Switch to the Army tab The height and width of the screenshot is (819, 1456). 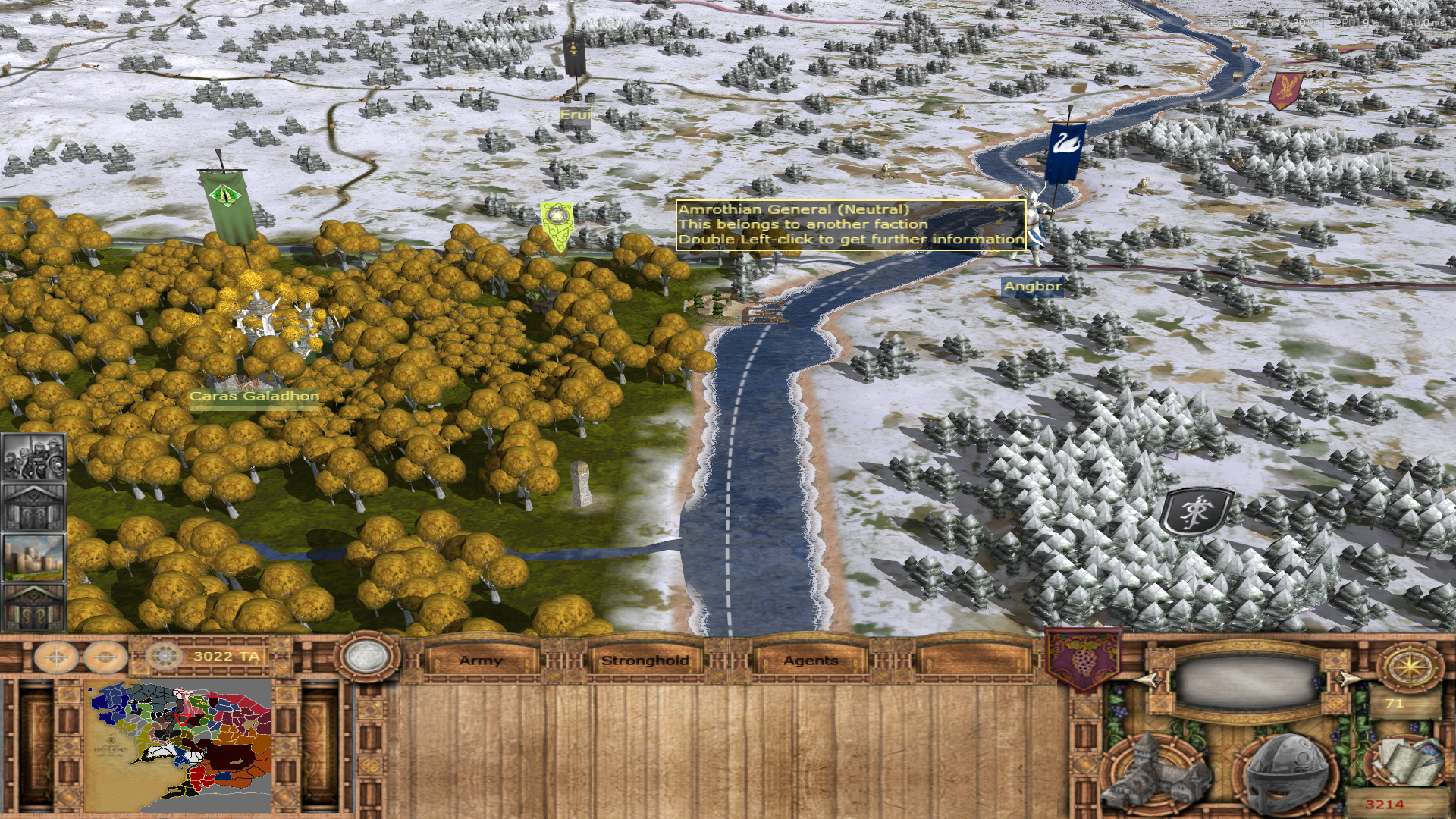pos(481,661)
